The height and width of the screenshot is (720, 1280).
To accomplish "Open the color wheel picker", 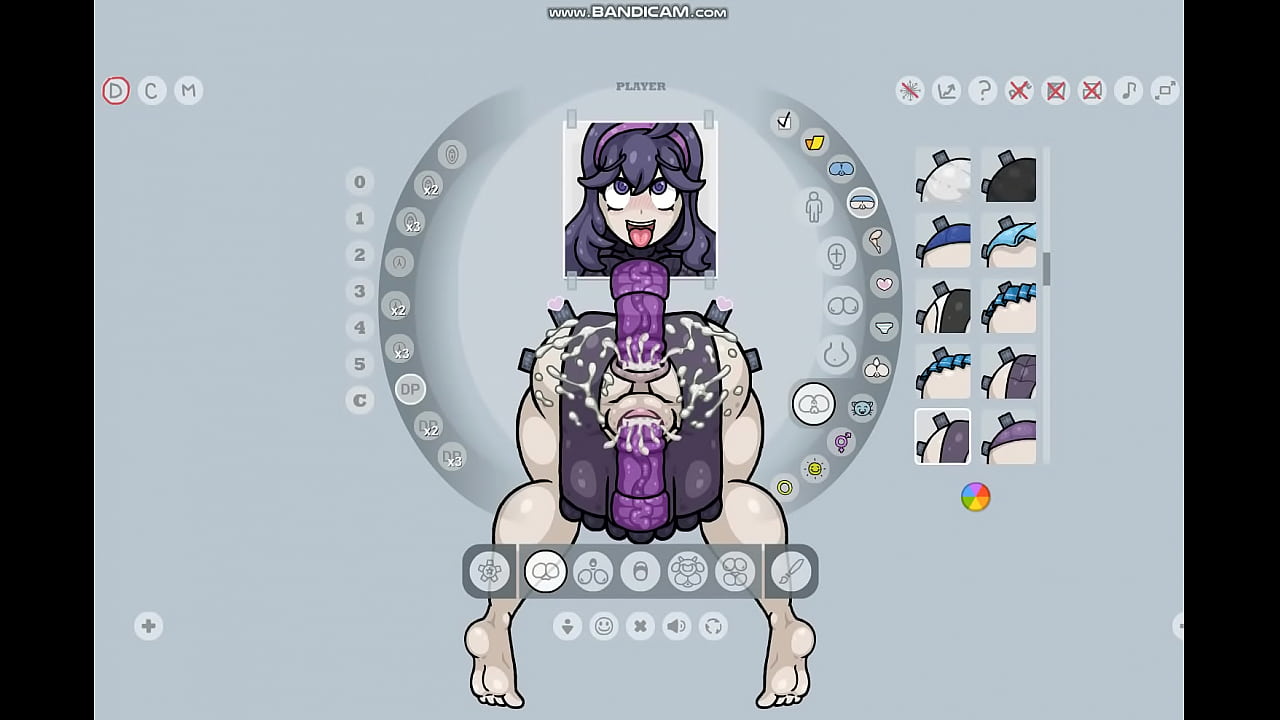I will [x=974, y=497].
